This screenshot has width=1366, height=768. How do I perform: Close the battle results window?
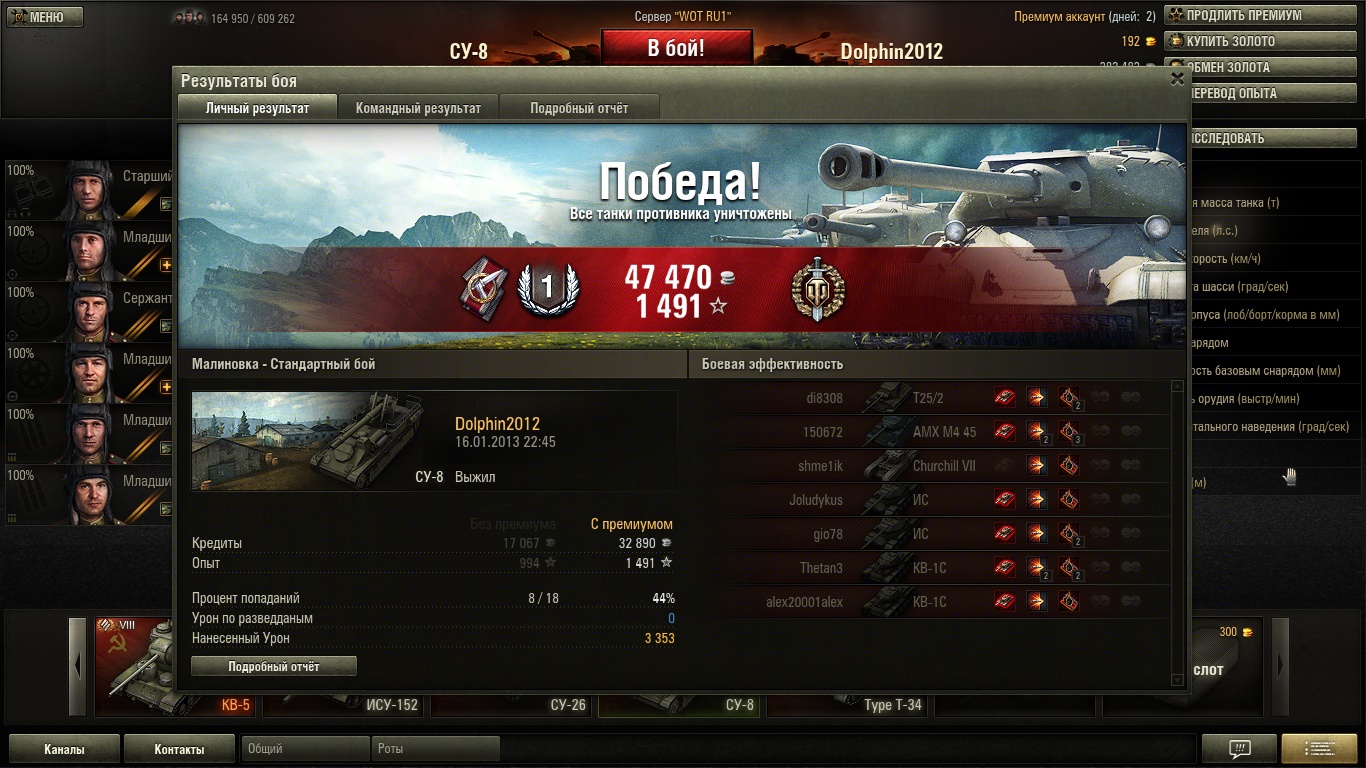(1177, 79)
